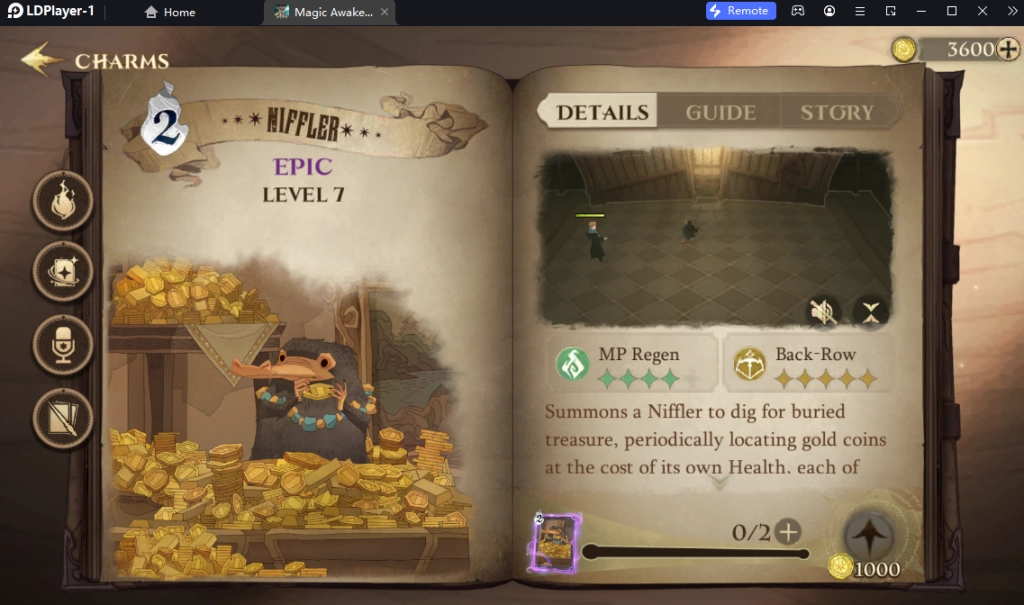Expand the description with the down arrow
Screen dimensions: 1024x605
pyautogui.click(x=718, y=483)
